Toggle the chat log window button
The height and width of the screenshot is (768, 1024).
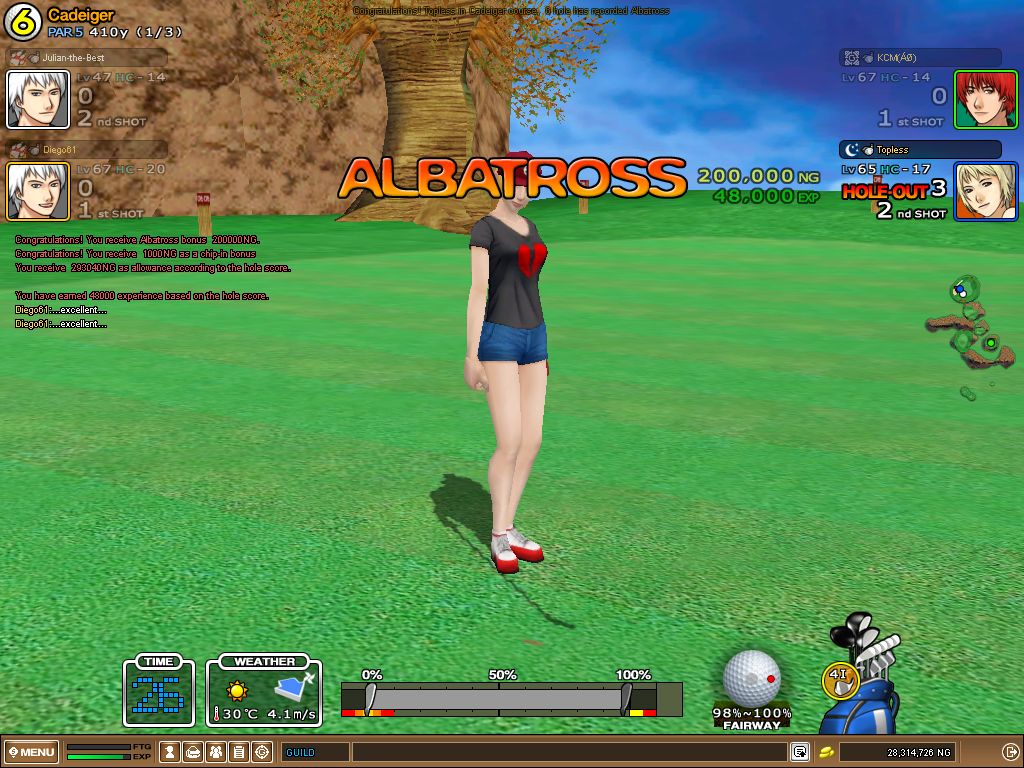tap(800, 752)
